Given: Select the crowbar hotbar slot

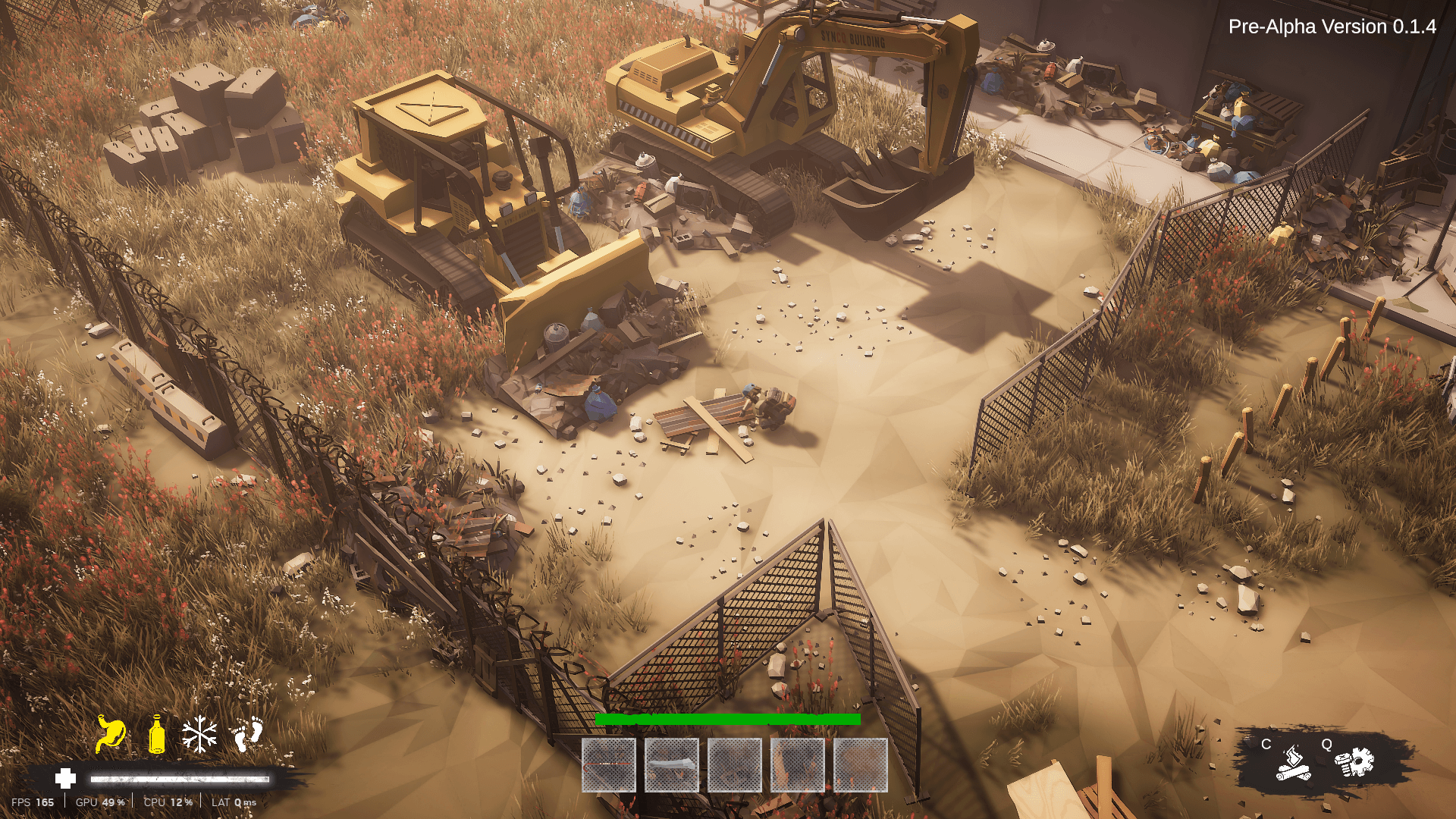Looking at the screenshot, I should tap(609, 765).
